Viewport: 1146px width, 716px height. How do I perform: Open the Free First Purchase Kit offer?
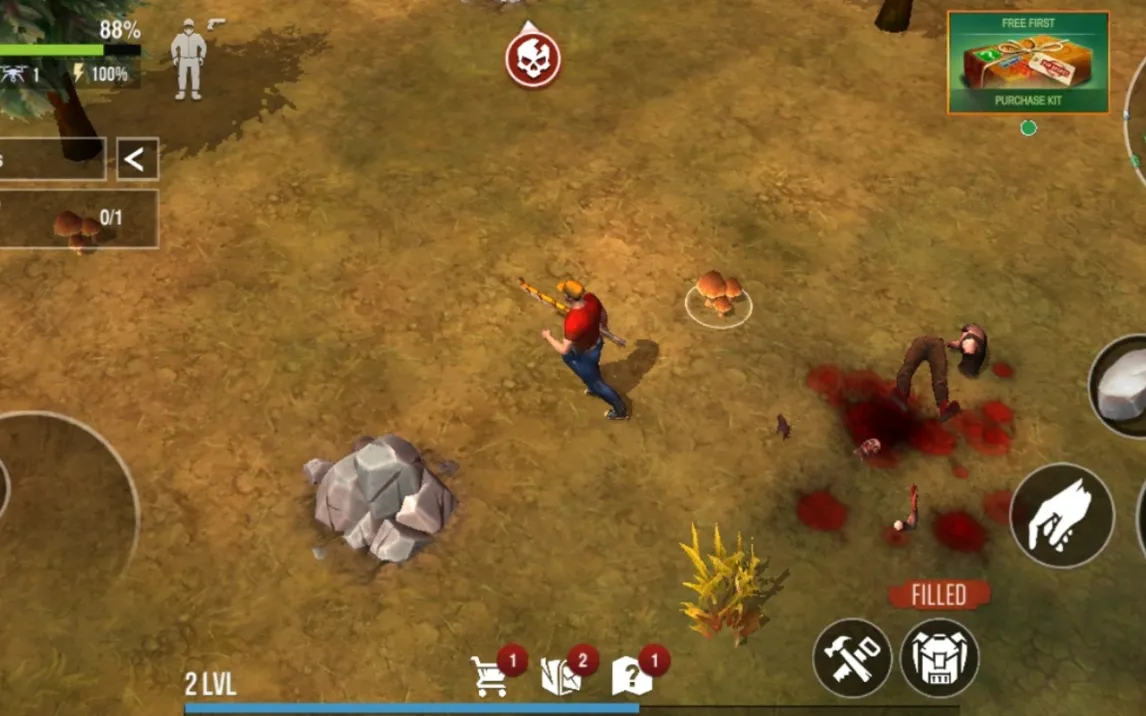[1028, 62]
